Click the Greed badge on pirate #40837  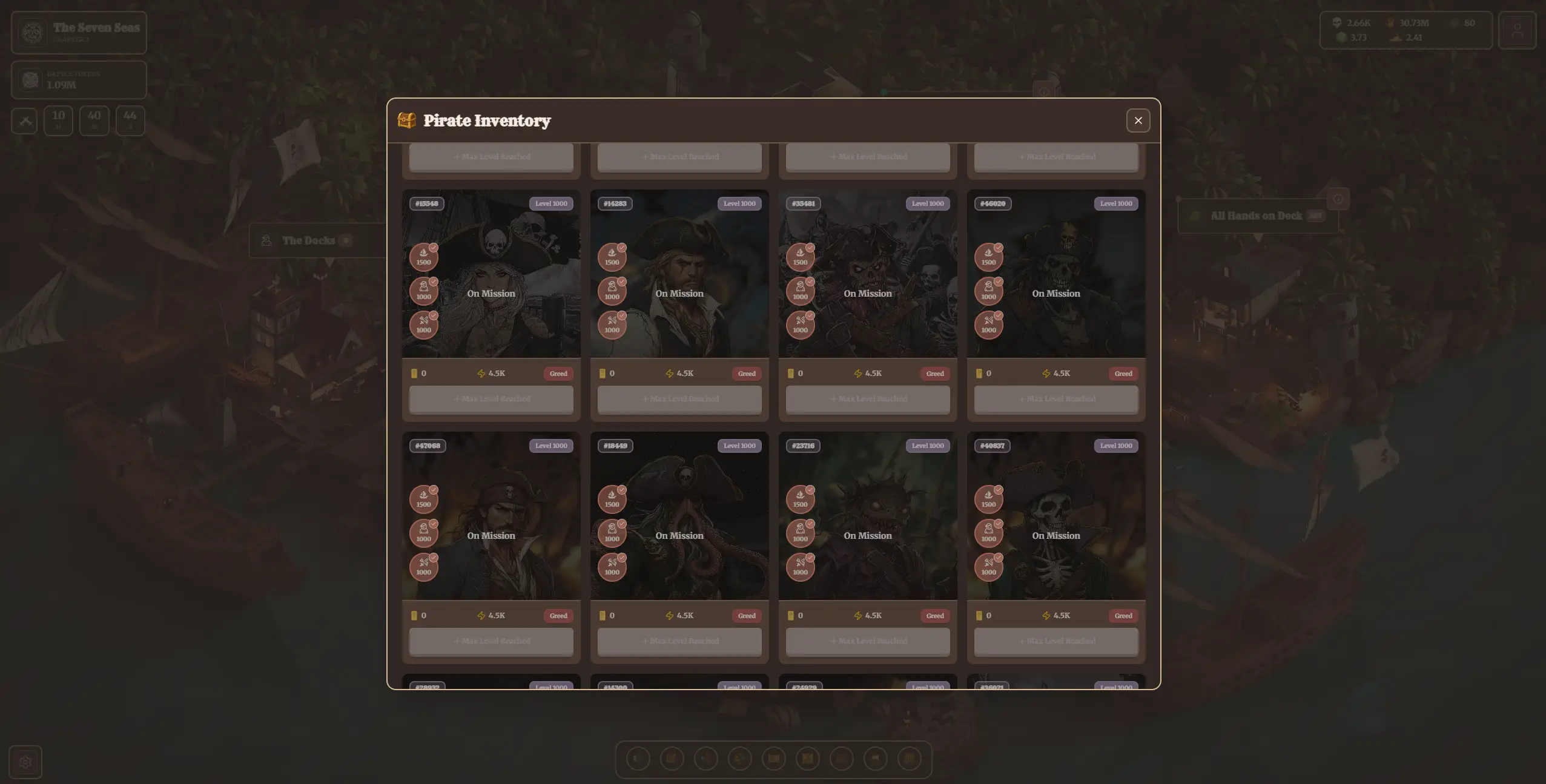[x=1123, y=616]
